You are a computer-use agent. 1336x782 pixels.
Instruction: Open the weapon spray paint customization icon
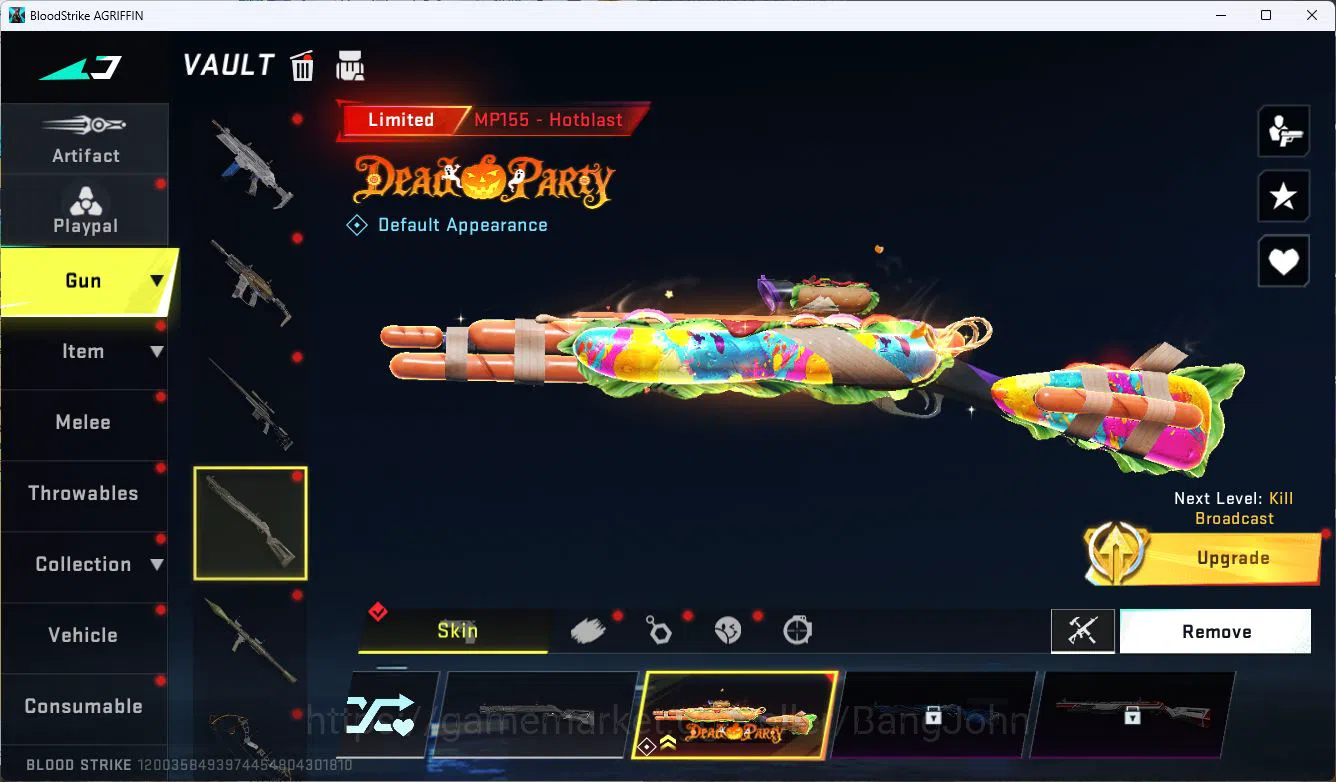tap(588, 628)
